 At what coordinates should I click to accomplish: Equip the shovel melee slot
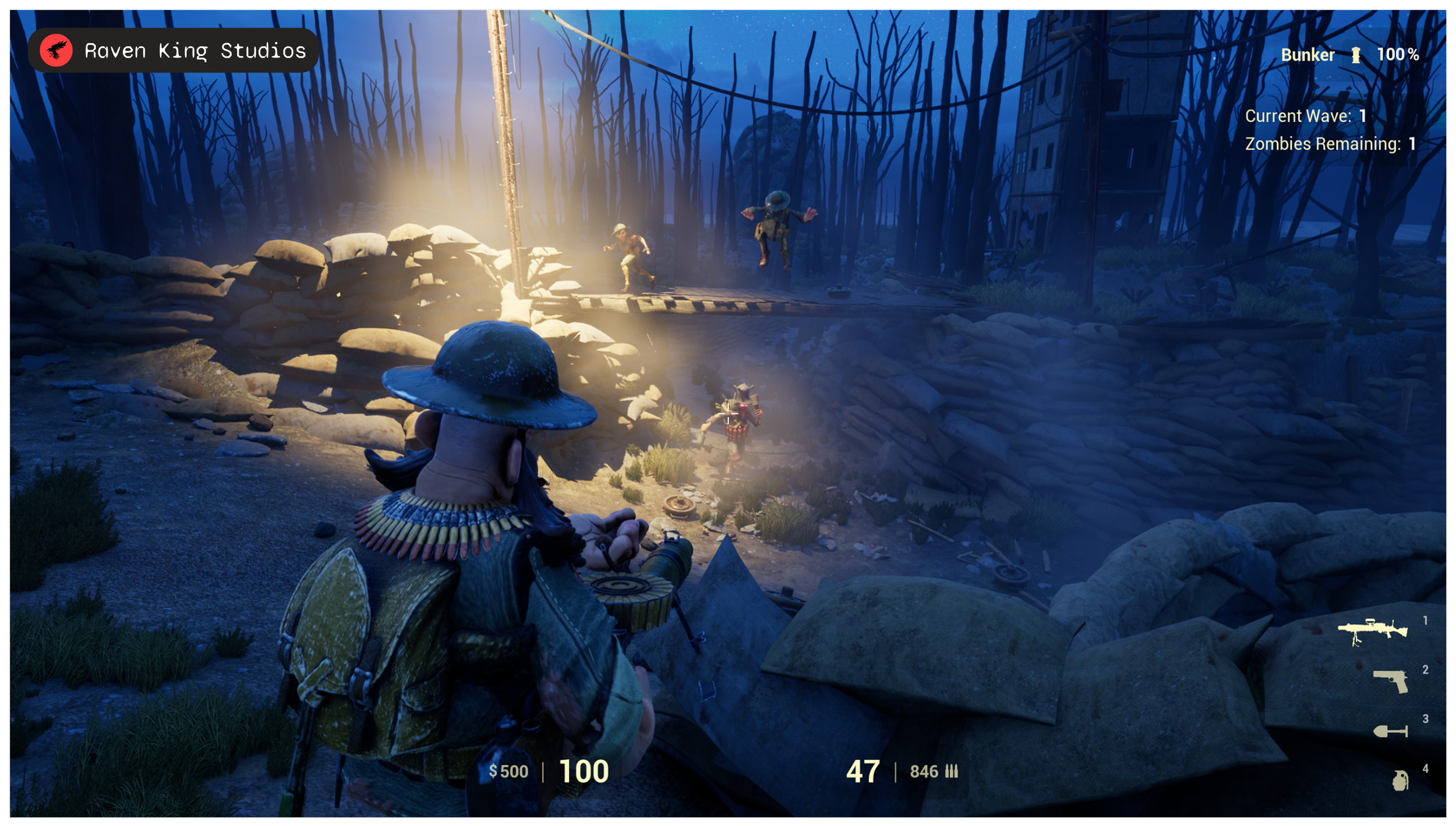(1391, 731)
